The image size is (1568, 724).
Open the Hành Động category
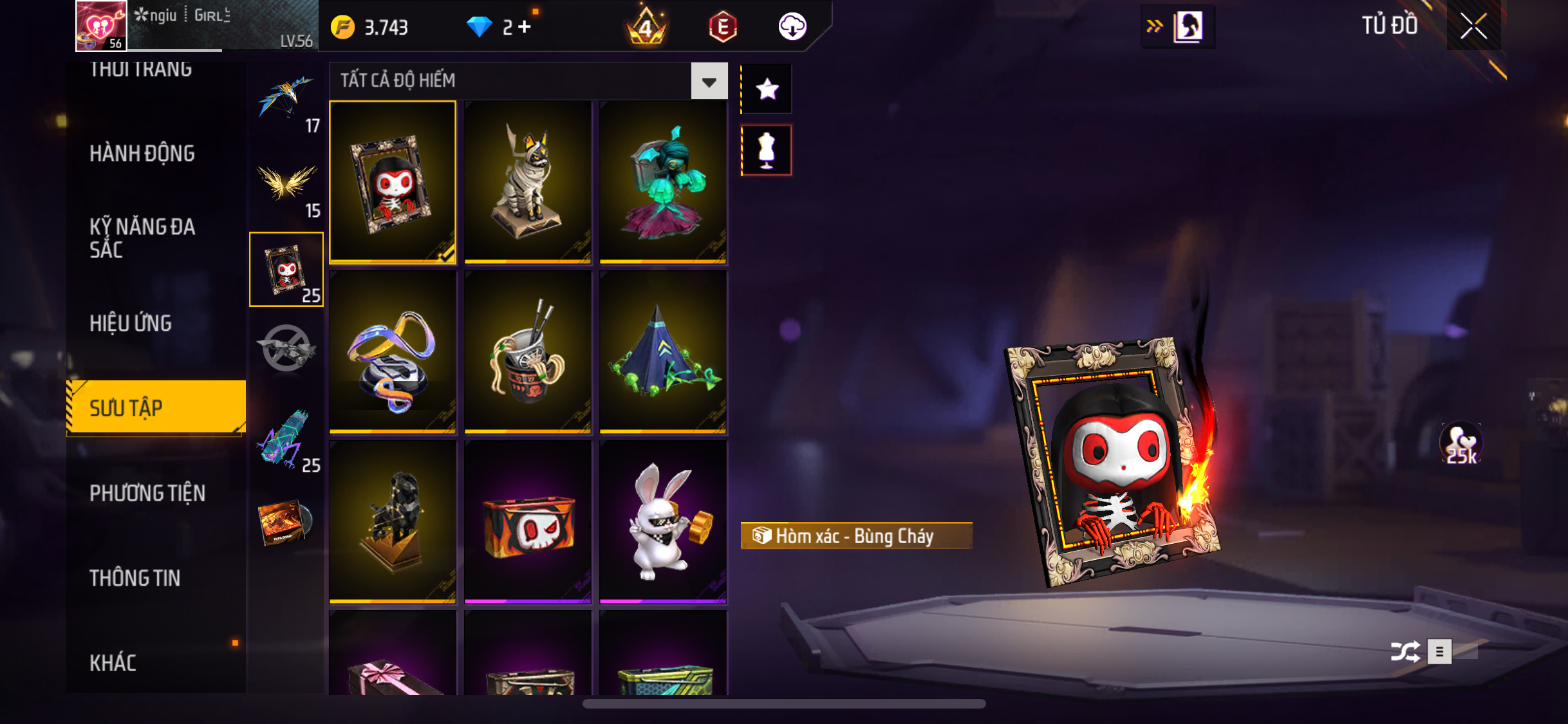coord(142,154)
